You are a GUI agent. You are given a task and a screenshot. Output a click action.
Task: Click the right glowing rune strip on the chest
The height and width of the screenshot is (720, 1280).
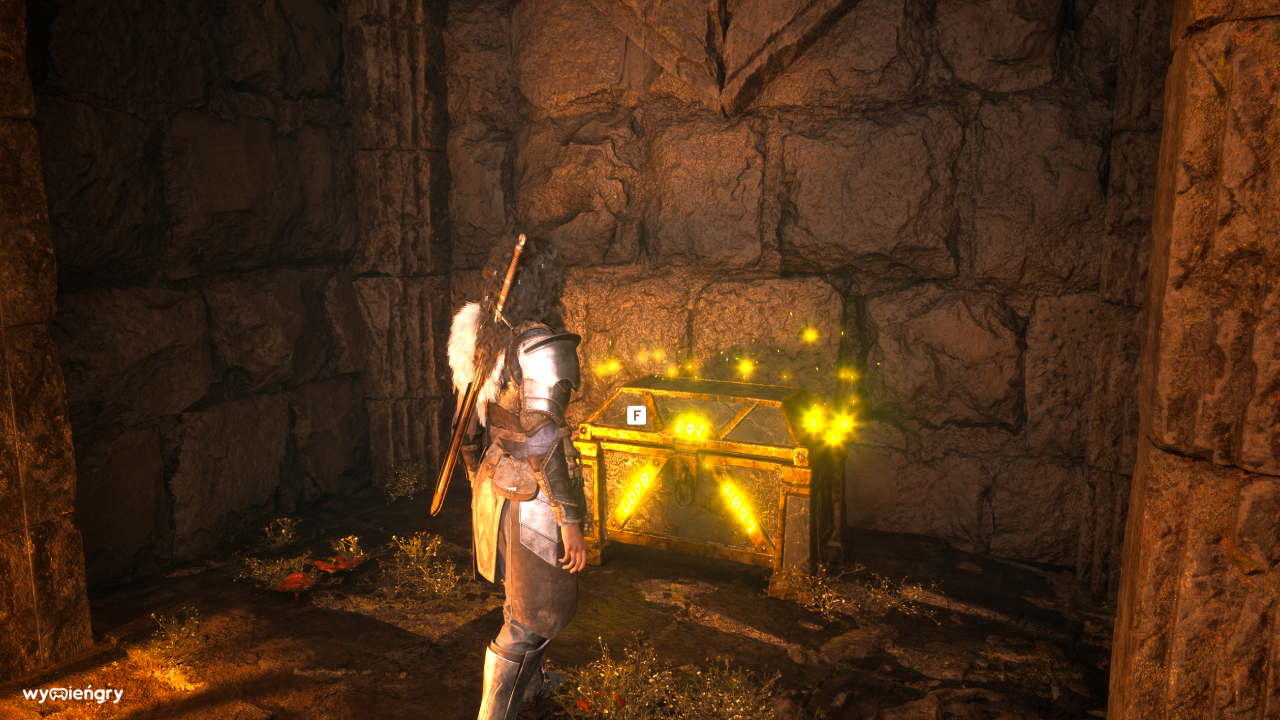pos(740,510)
